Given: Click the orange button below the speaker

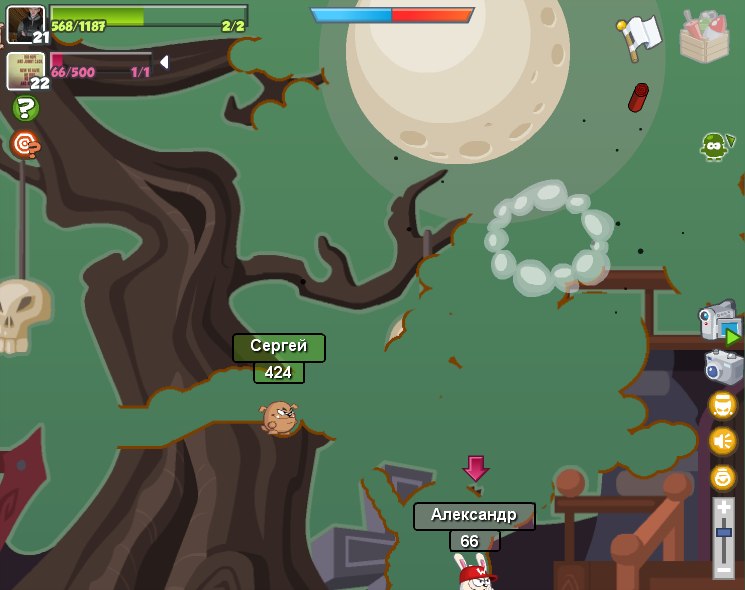Looking at the screenshot, I should tap(723, 477).
